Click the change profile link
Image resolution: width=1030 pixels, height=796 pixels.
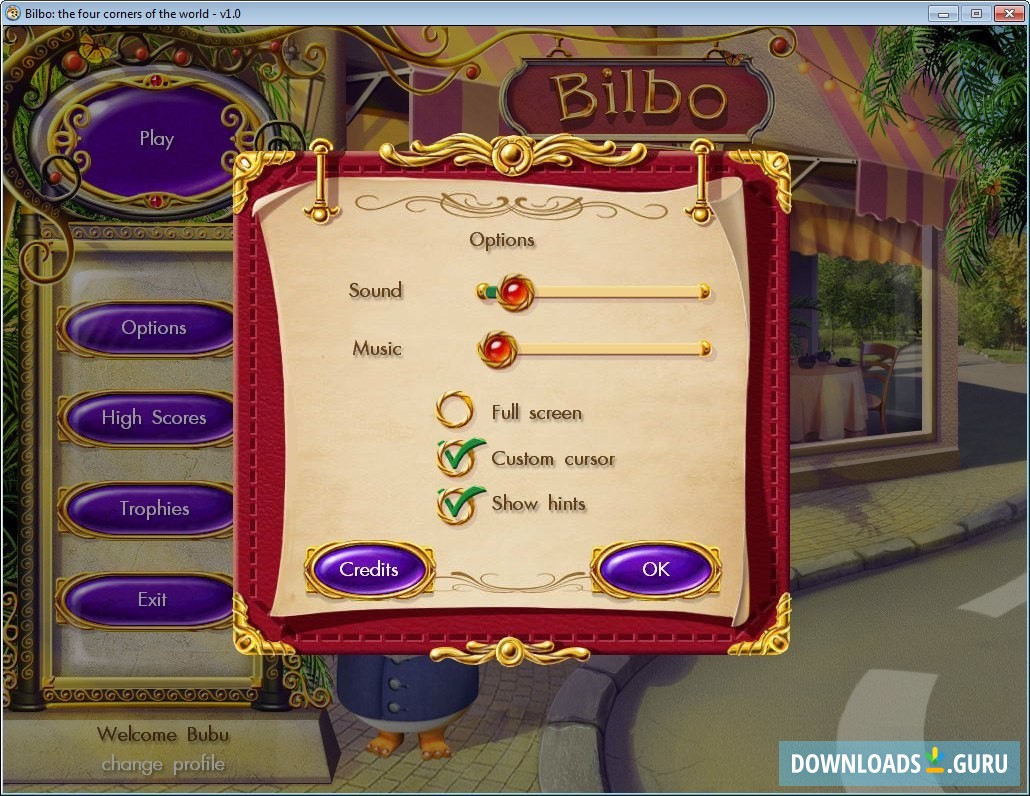(x=163, y=765)
